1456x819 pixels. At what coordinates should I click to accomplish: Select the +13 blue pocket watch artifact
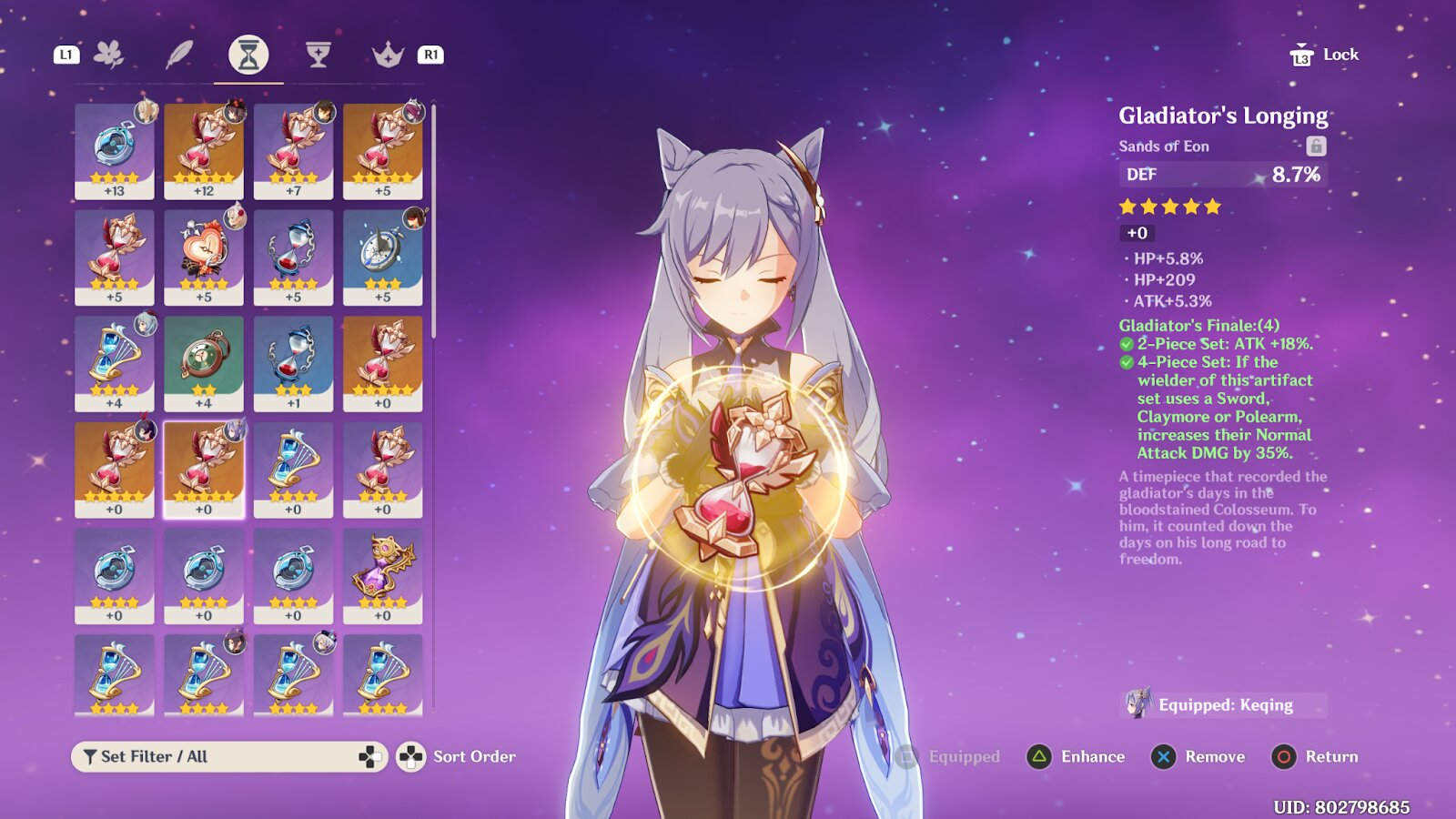pyautogui.click(x=115, y=151)
